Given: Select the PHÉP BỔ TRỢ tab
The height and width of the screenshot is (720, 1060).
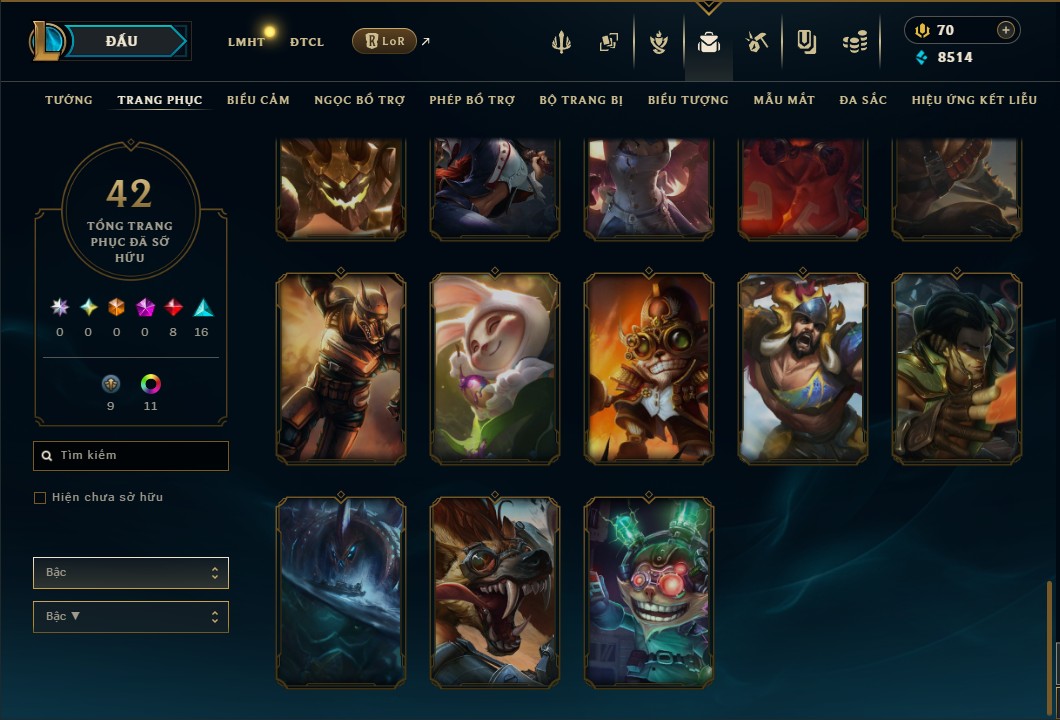Looking at the screenshot, I should pos(472,100).
